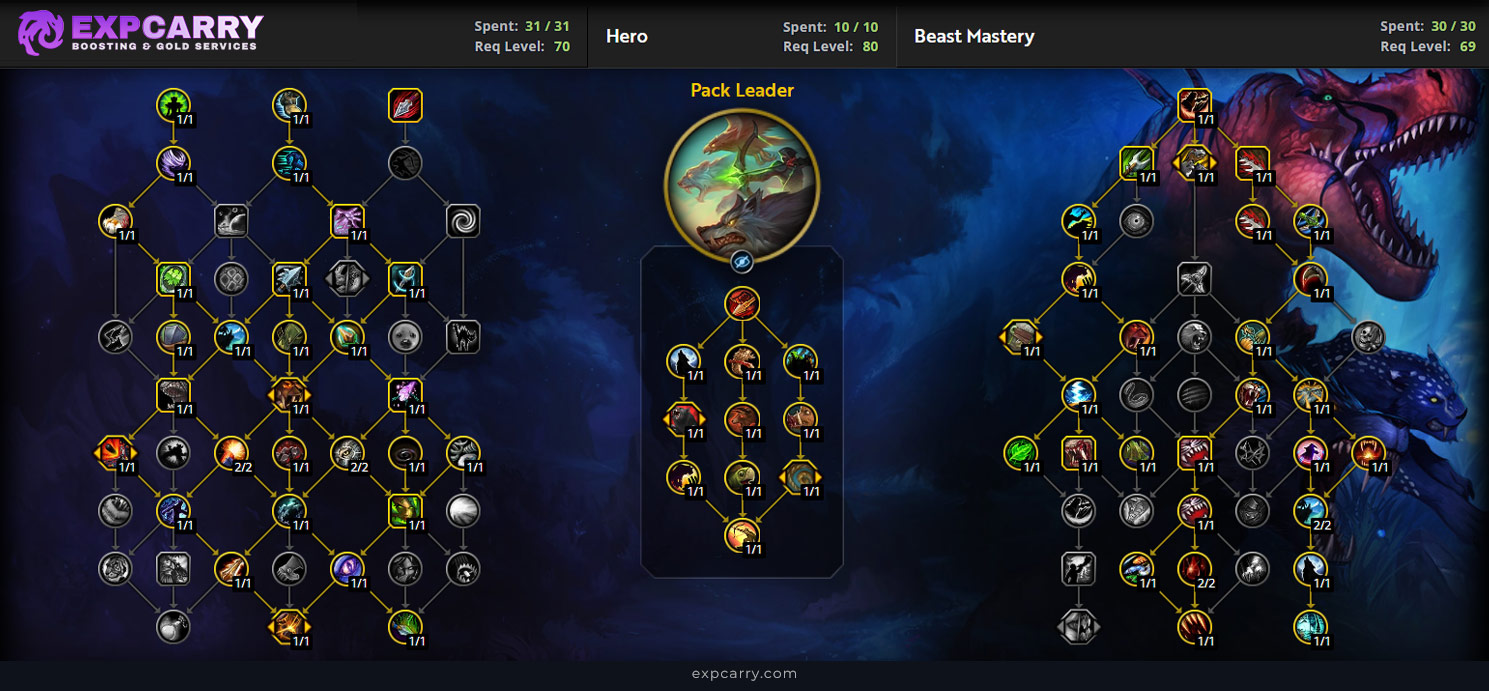Choose the unlearned grey spiral talent node

463,220
